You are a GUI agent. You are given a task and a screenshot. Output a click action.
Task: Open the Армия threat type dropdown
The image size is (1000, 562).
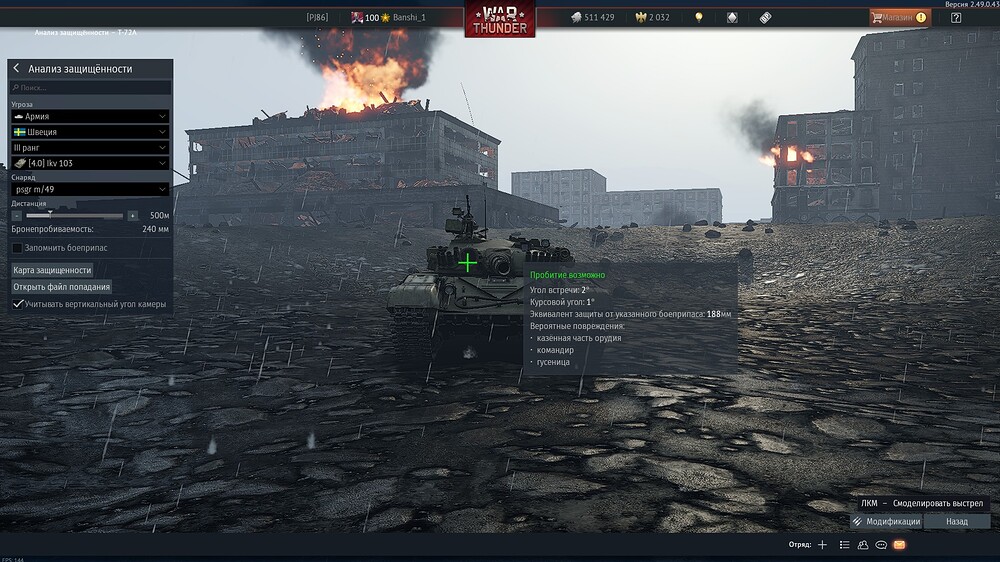click(x=90, y=117)
